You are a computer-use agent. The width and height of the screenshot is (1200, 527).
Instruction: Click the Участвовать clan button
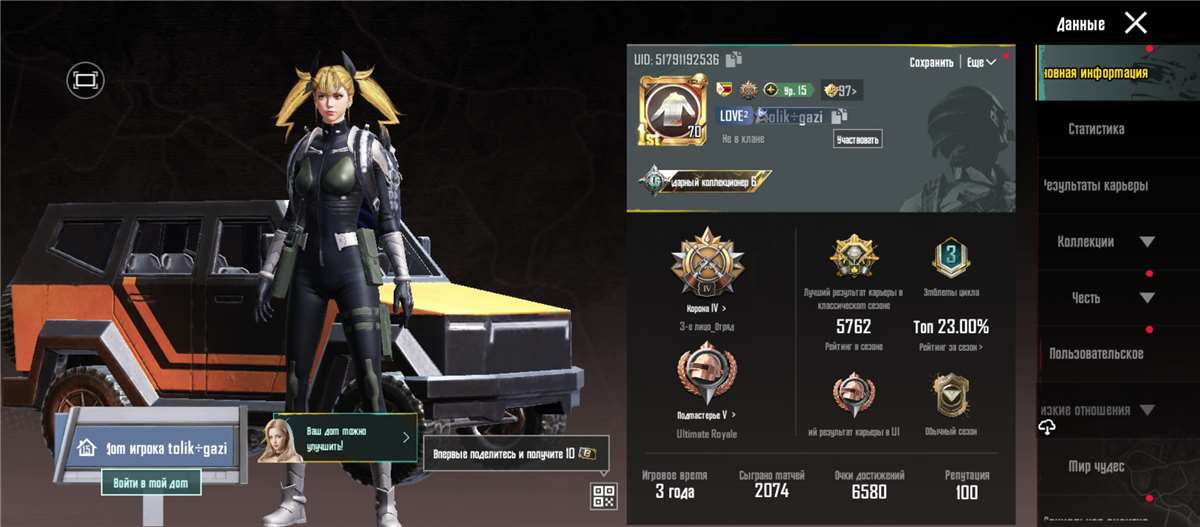[x=858, y=139]
